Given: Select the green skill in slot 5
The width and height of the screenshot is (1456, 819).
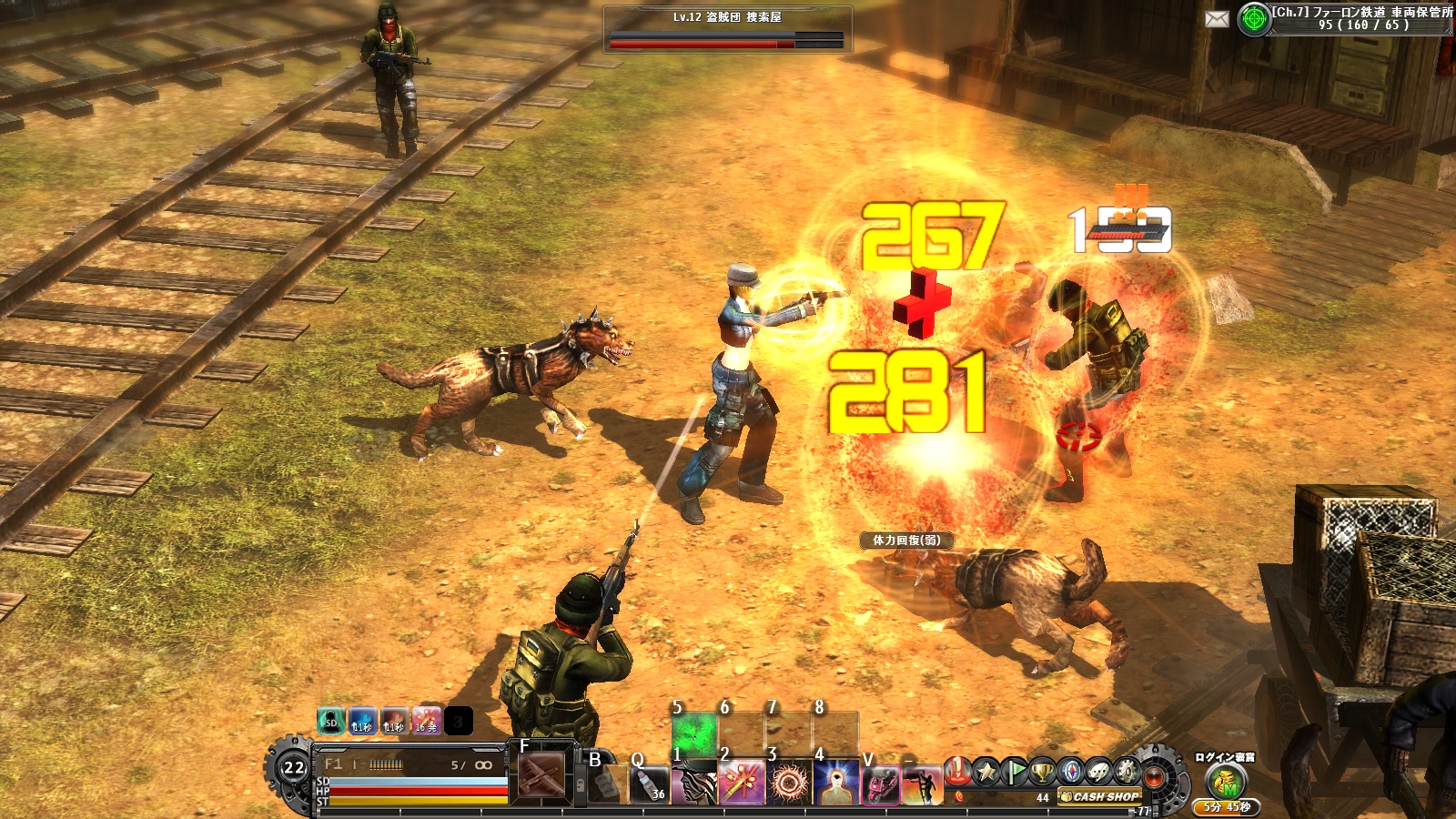Looking at the screenshot, I should (694, 734).
